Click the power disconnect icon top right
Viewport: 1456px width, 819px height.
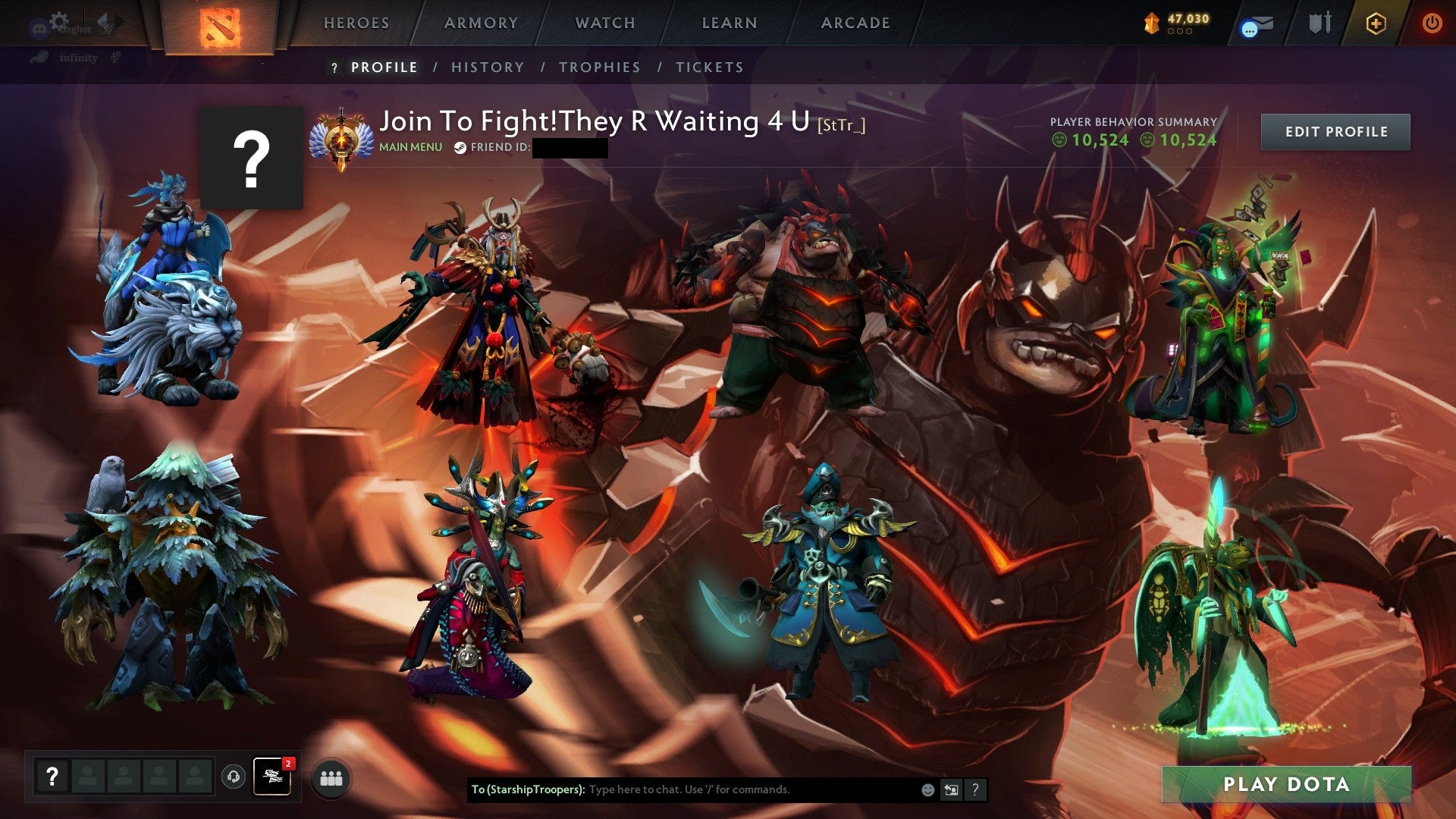(x=1432, y=24)
